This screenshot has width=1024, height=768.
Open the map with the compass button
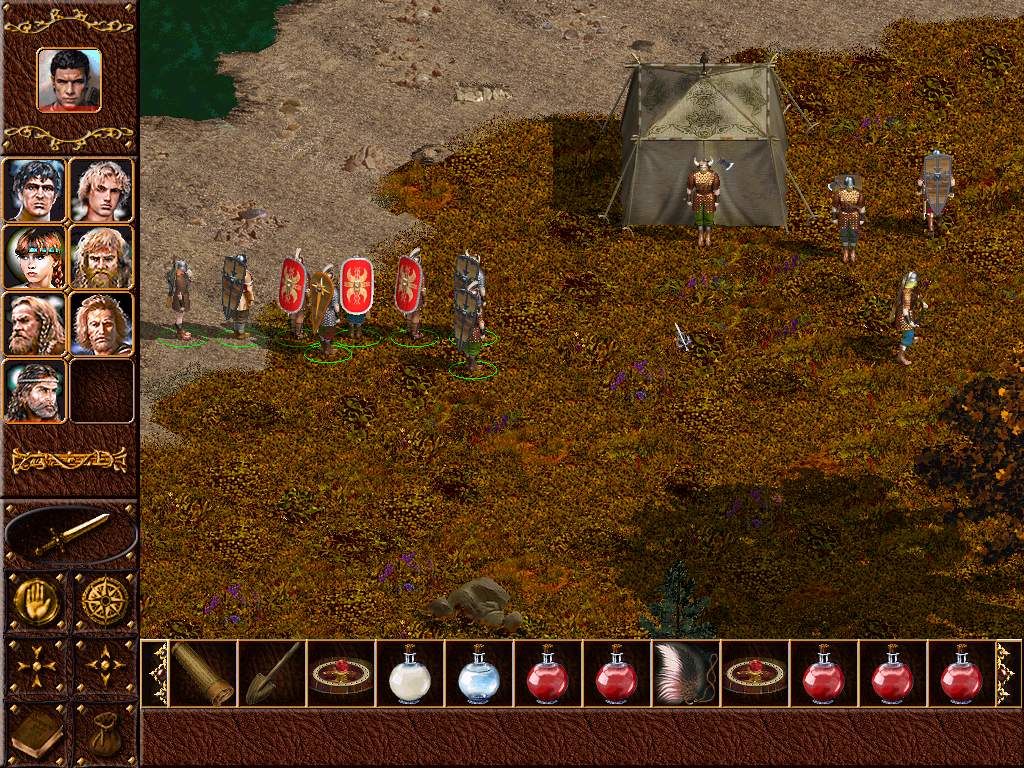pos(104,601)
